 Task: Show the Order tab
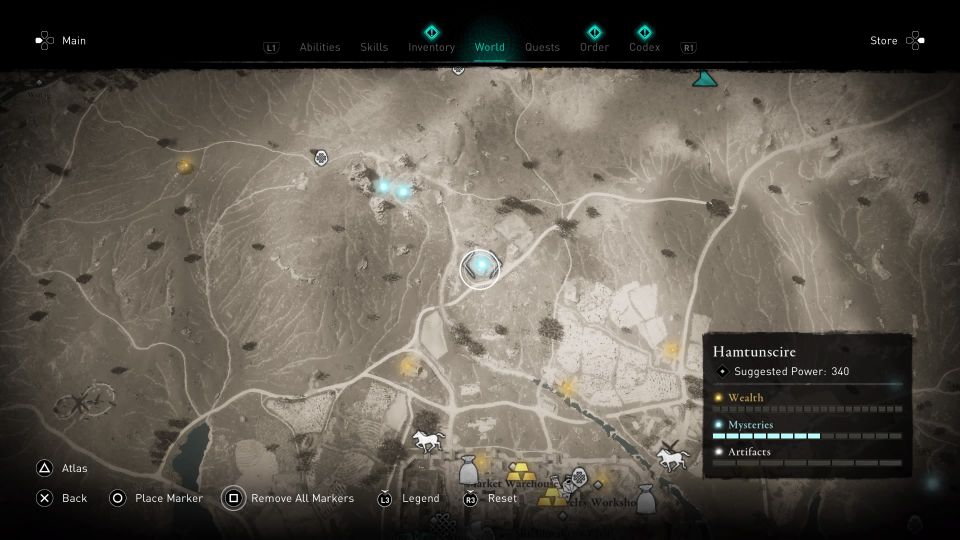click(x=594, y=47)
